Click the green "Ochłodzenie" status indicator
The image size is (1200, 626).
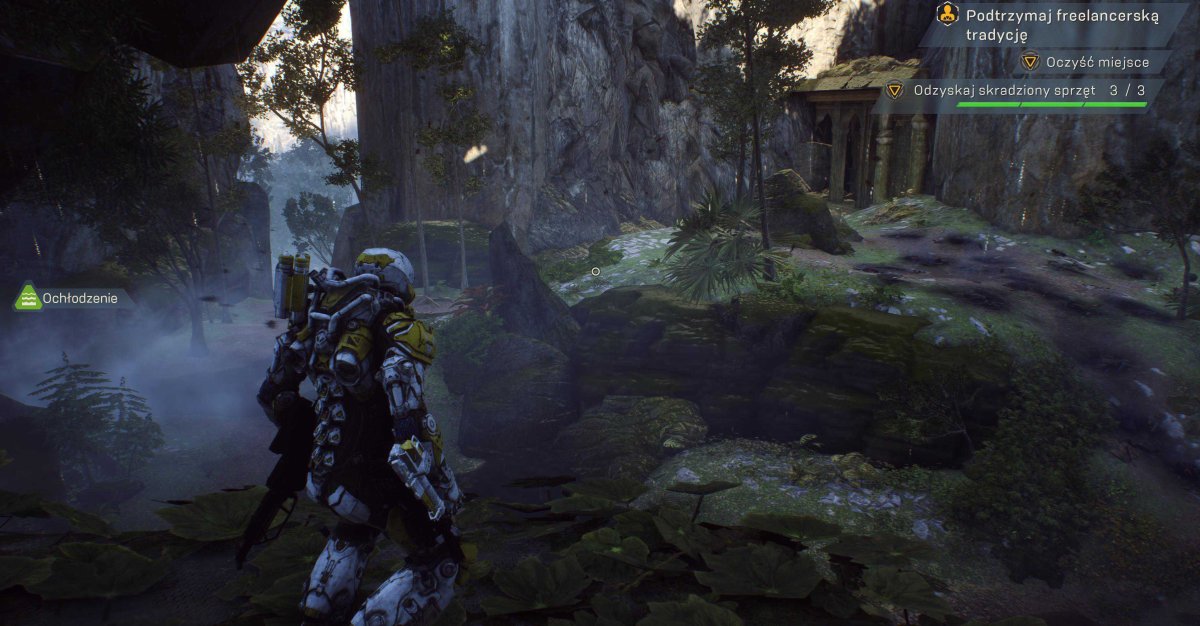(x=72, y=298)
